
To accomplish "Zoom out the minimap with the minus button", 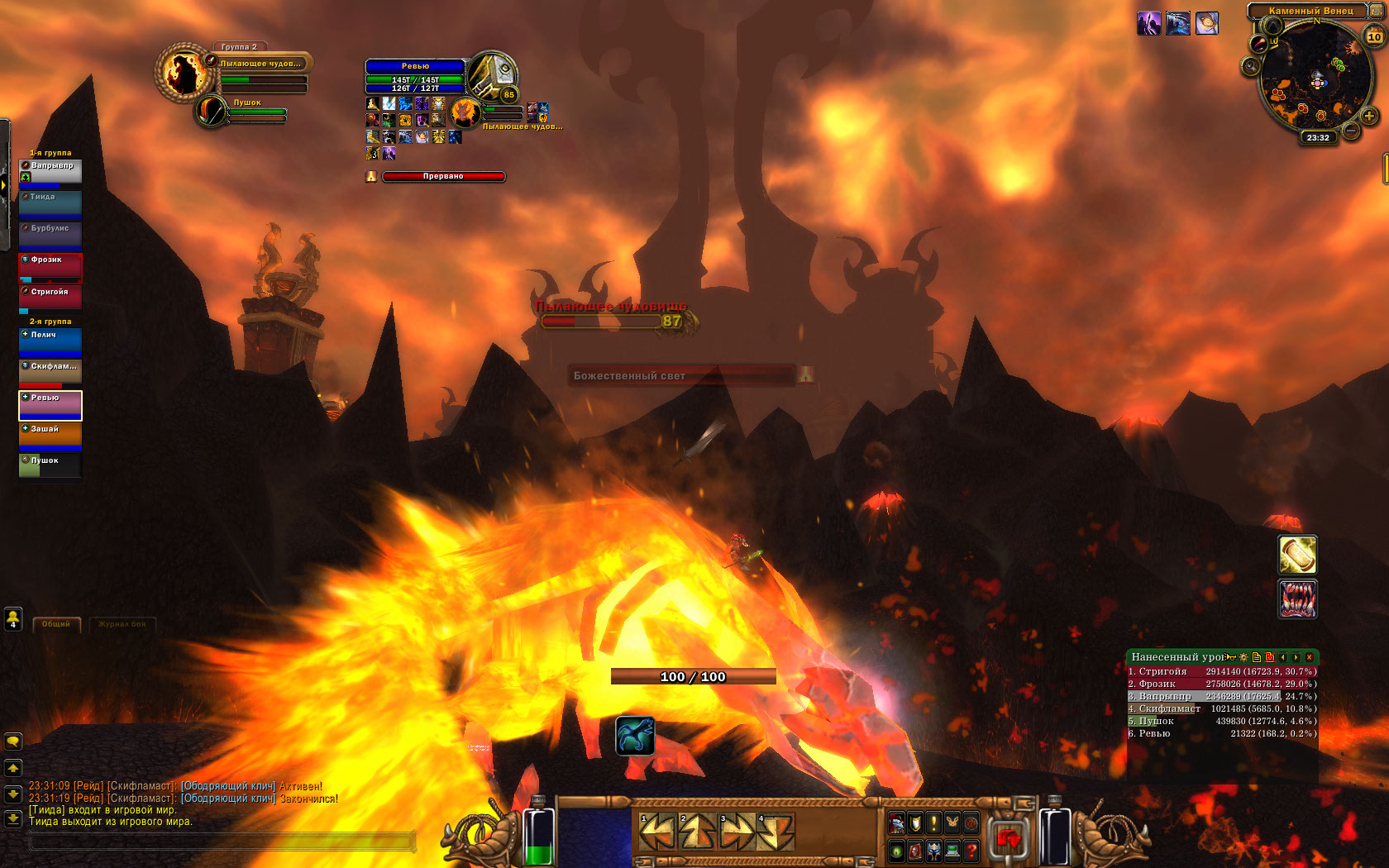I will 1351,131.
